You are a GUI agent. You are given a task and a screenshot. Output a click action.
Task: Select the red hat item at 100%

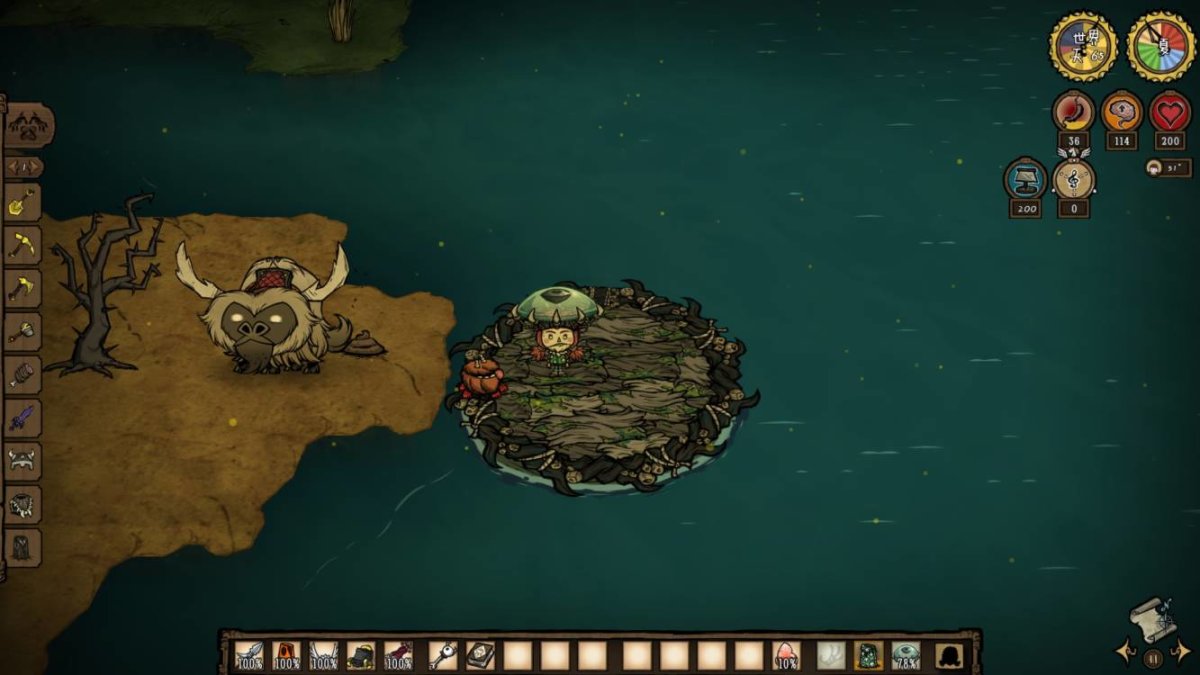(286, 655)
